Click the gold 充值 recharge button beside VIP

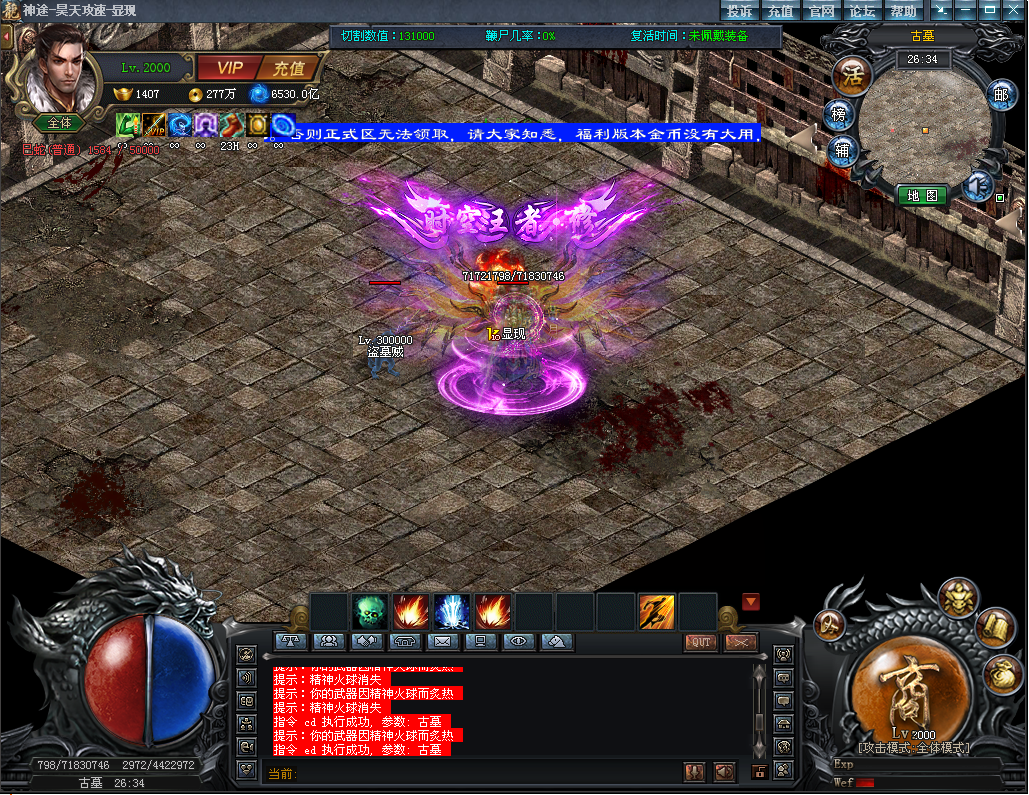[x=289, y=68]
